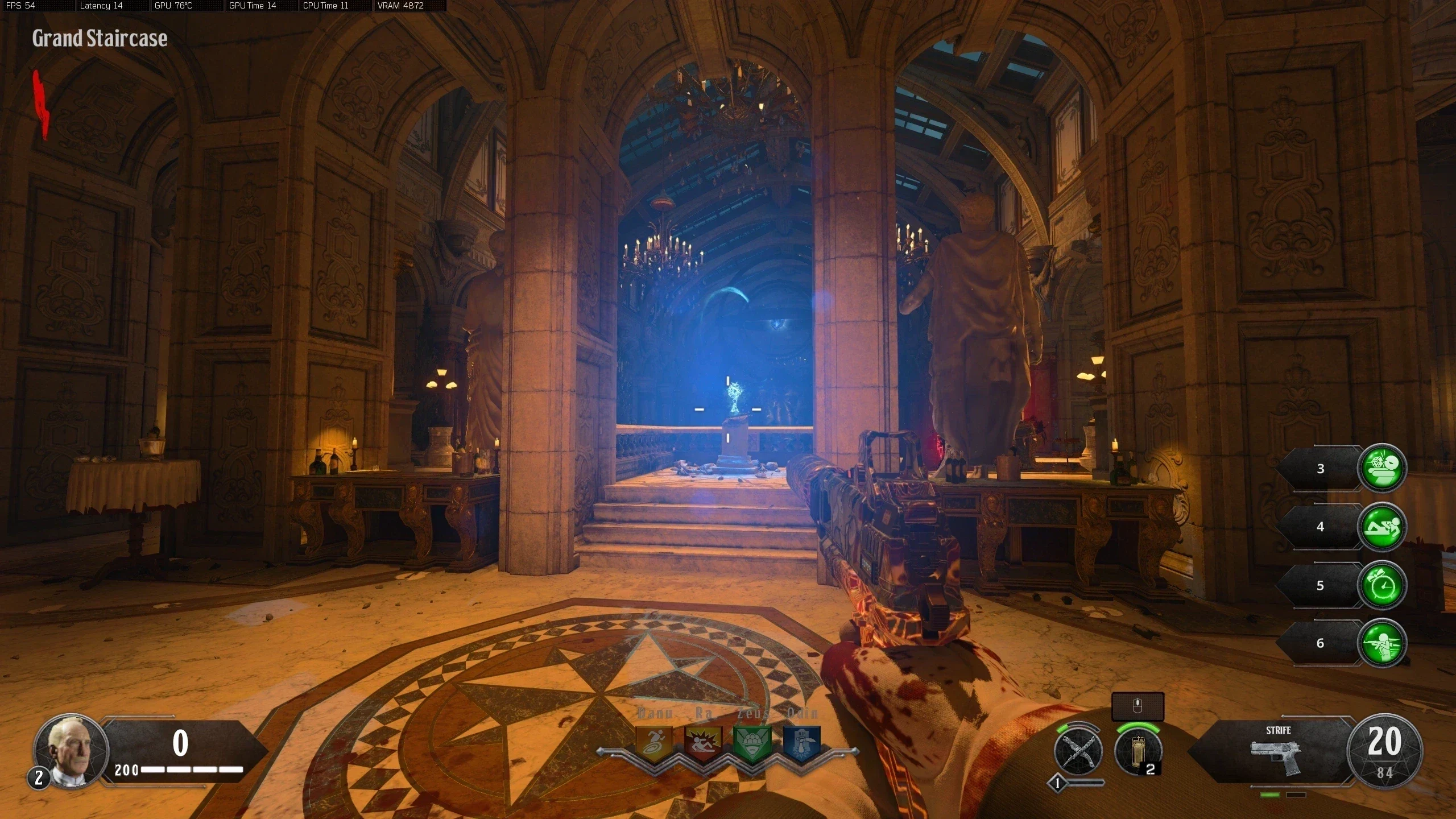Select the Odin tombstone perk icon
The image size is (1456, 819).
tap(802, 743)
